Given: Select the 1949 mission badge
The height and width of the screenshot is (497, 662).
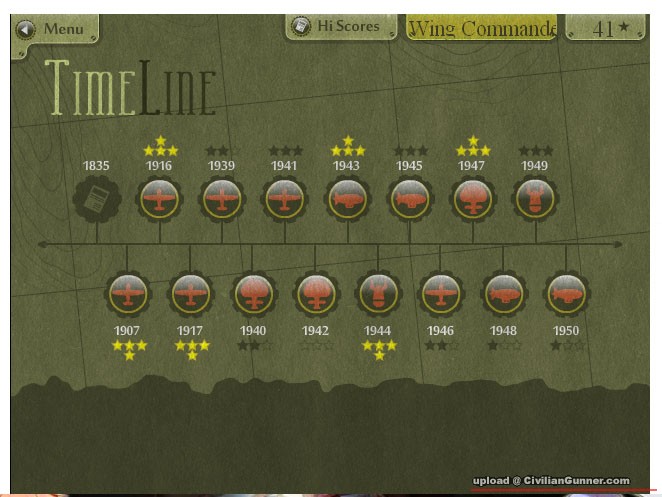Looking at the screenshot, I should click(535, 199).
